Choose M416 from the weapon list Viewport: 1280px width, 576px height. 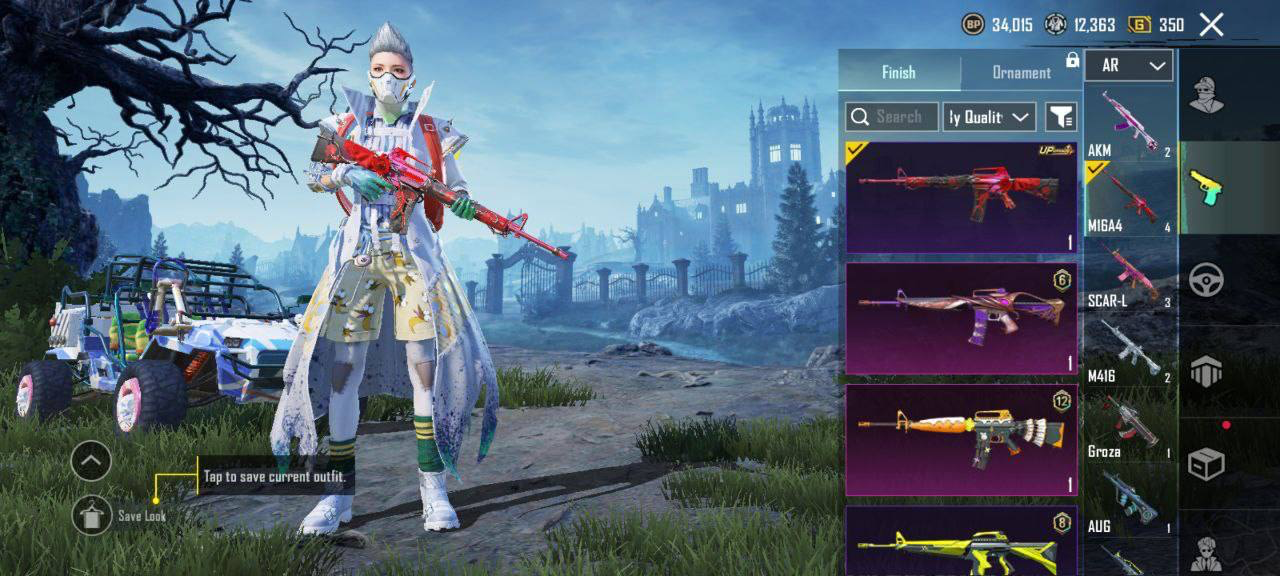click(1130, 349)
